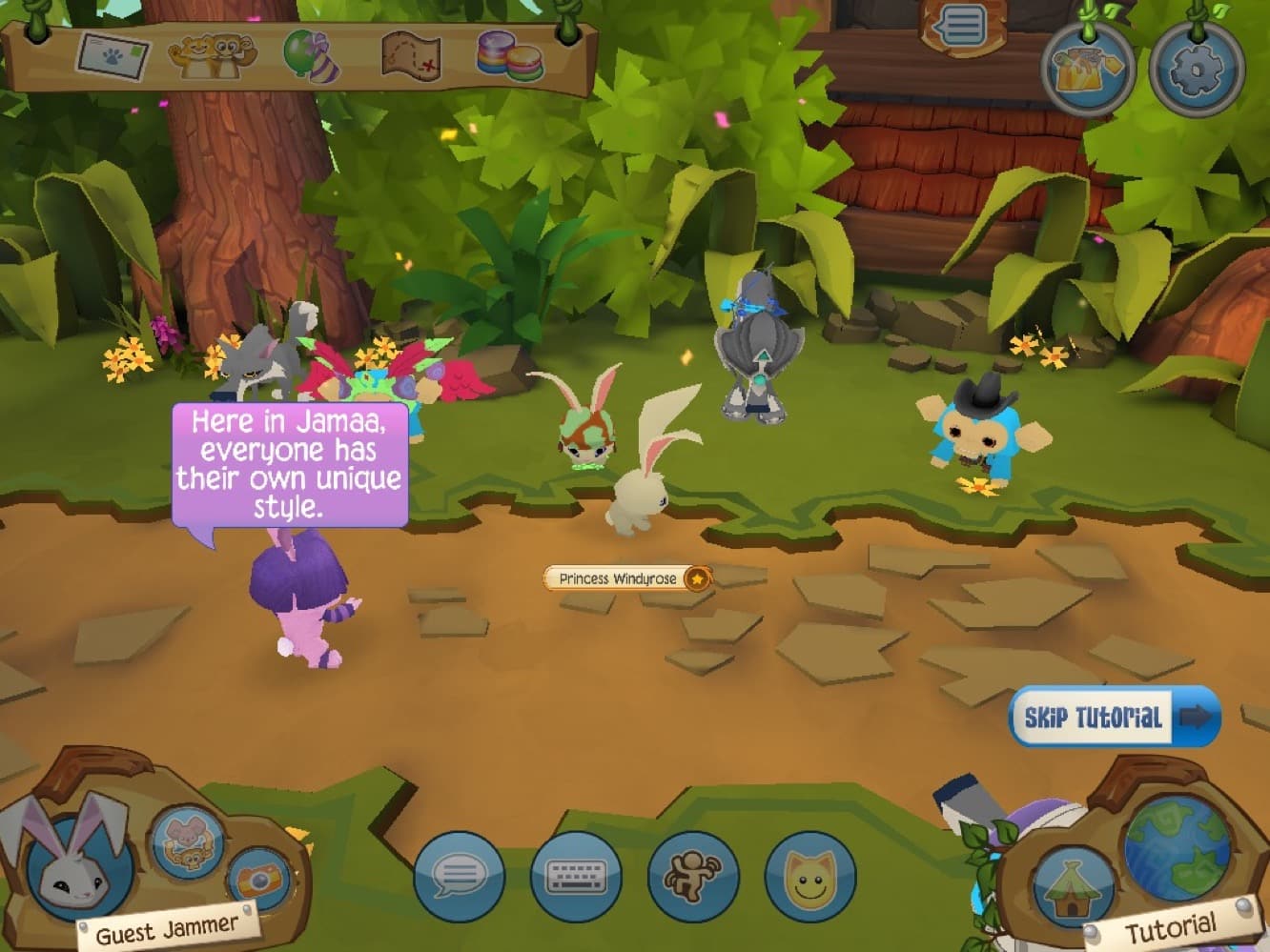This screenshot has width=1270, height=952.
Task: Open the shopping bag store button
Action: [x=1088, y=69]
